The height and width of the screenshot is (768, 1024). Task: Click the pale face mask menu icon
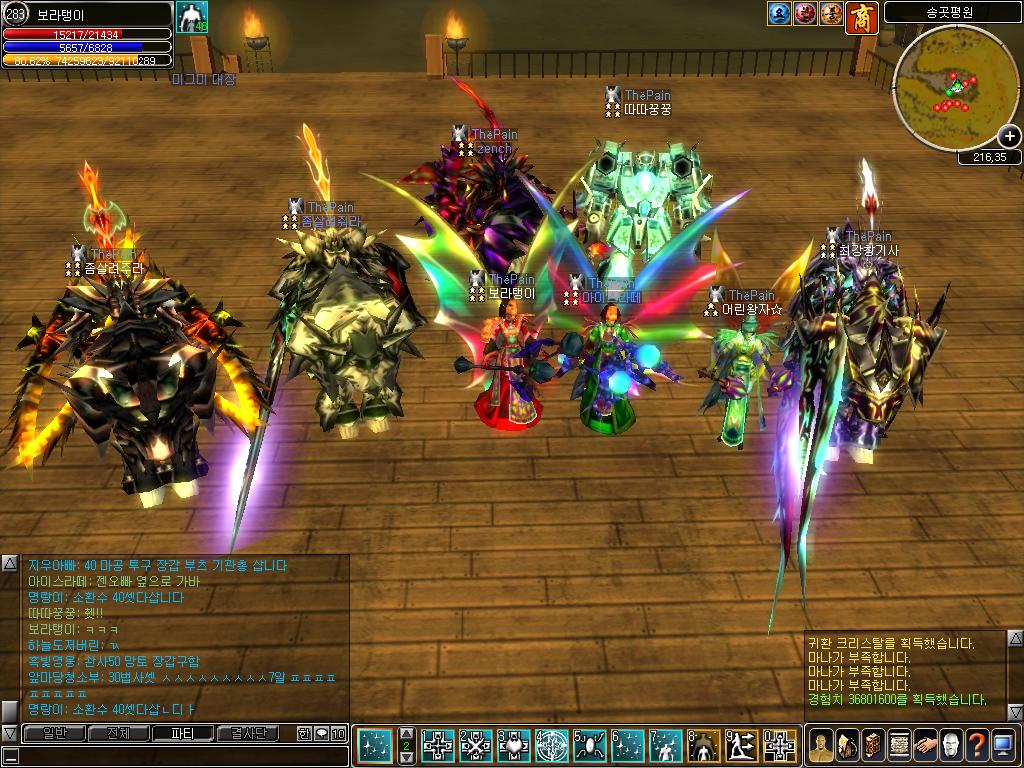951,746
